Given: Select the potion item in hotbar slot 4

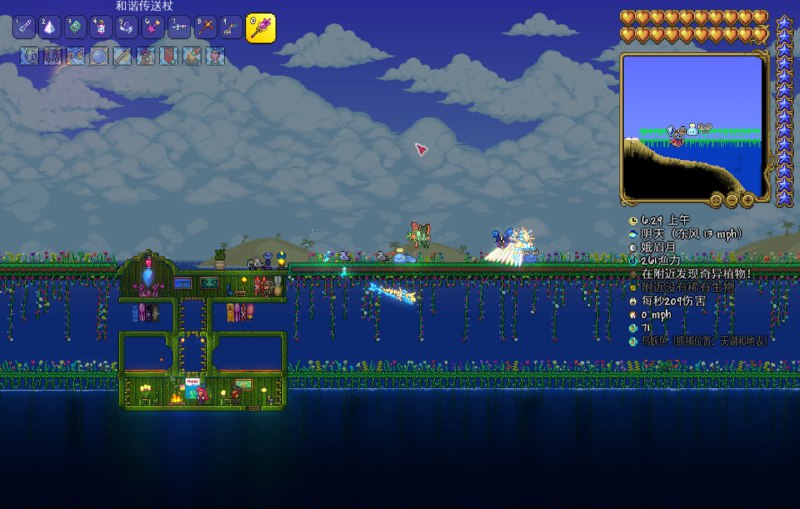Looking at the screenshot, I should click(102, 27).
